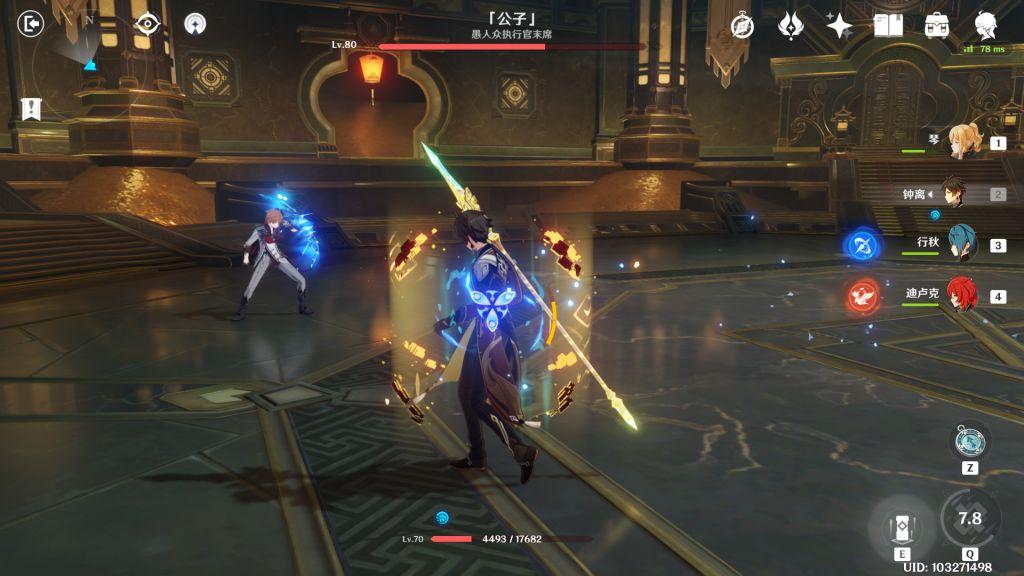The width and height of the screenshot is (1024, 576).
Task: Open the Adventurer Handbook book icon
Action: pos(888,26)
